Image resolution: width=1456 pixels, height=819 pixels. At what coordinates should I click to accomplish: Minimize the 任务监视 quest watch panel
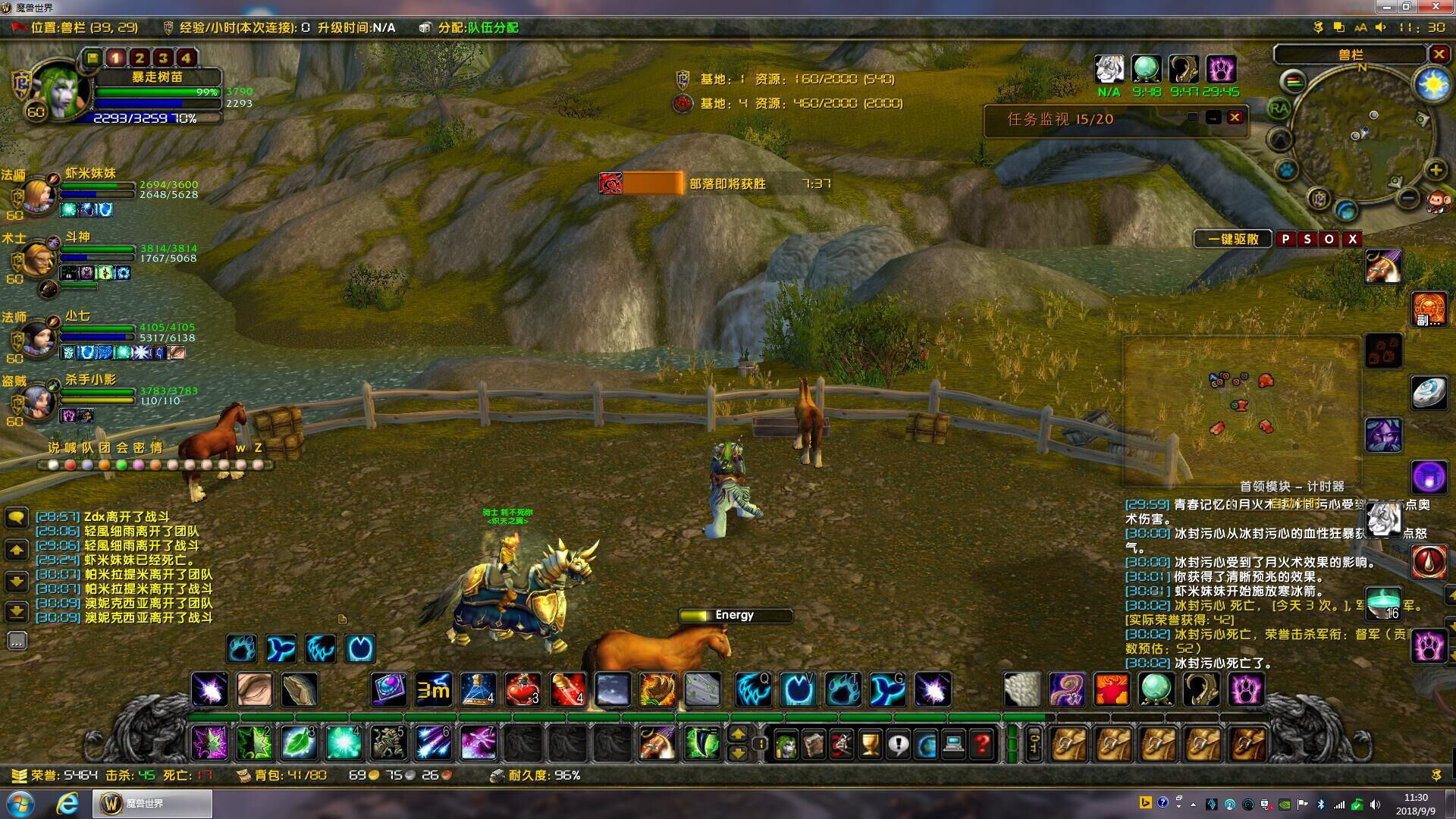[1213, 118]
